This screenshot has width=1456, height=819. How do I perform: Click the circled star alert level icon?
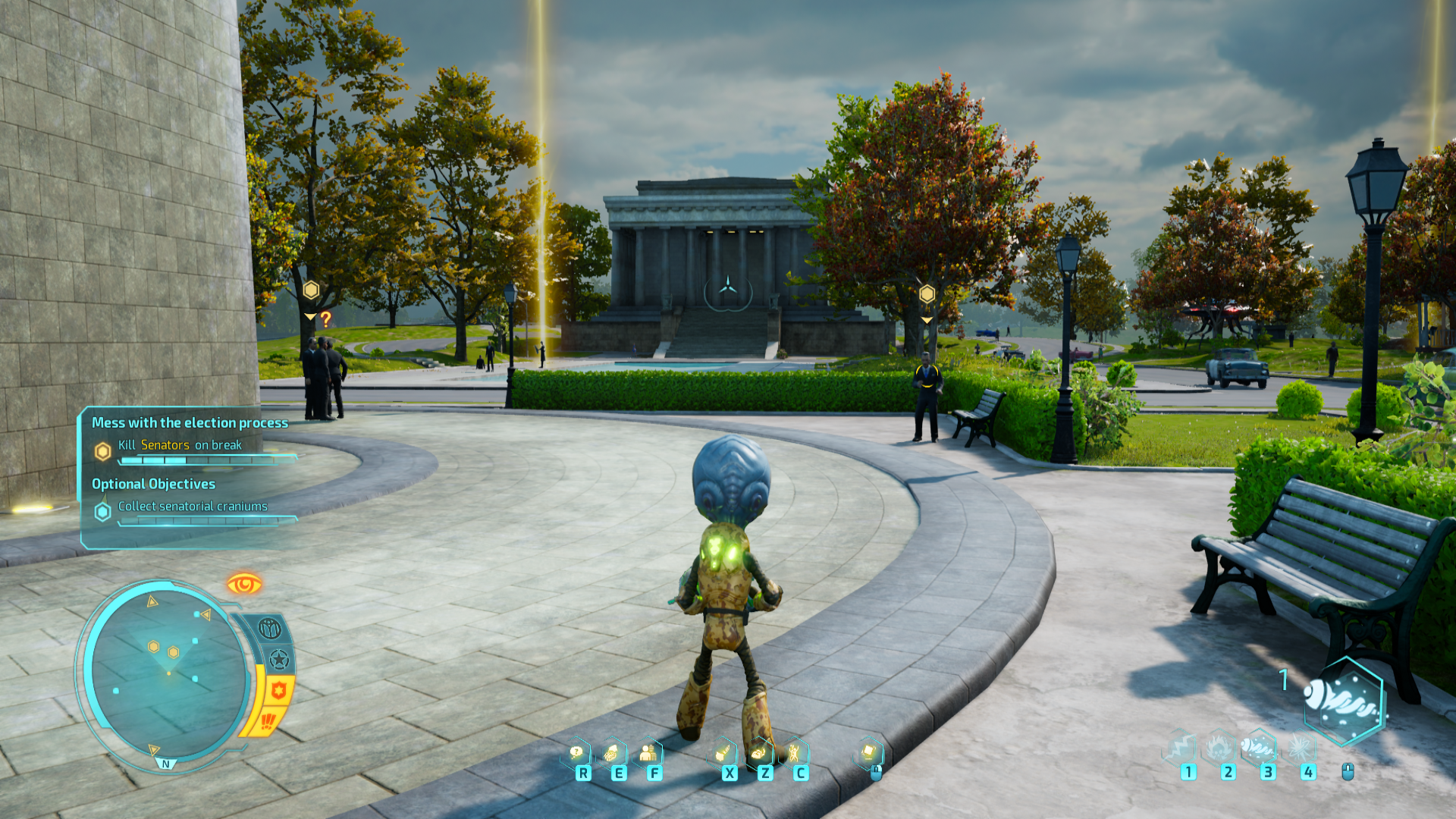(279, 659)
